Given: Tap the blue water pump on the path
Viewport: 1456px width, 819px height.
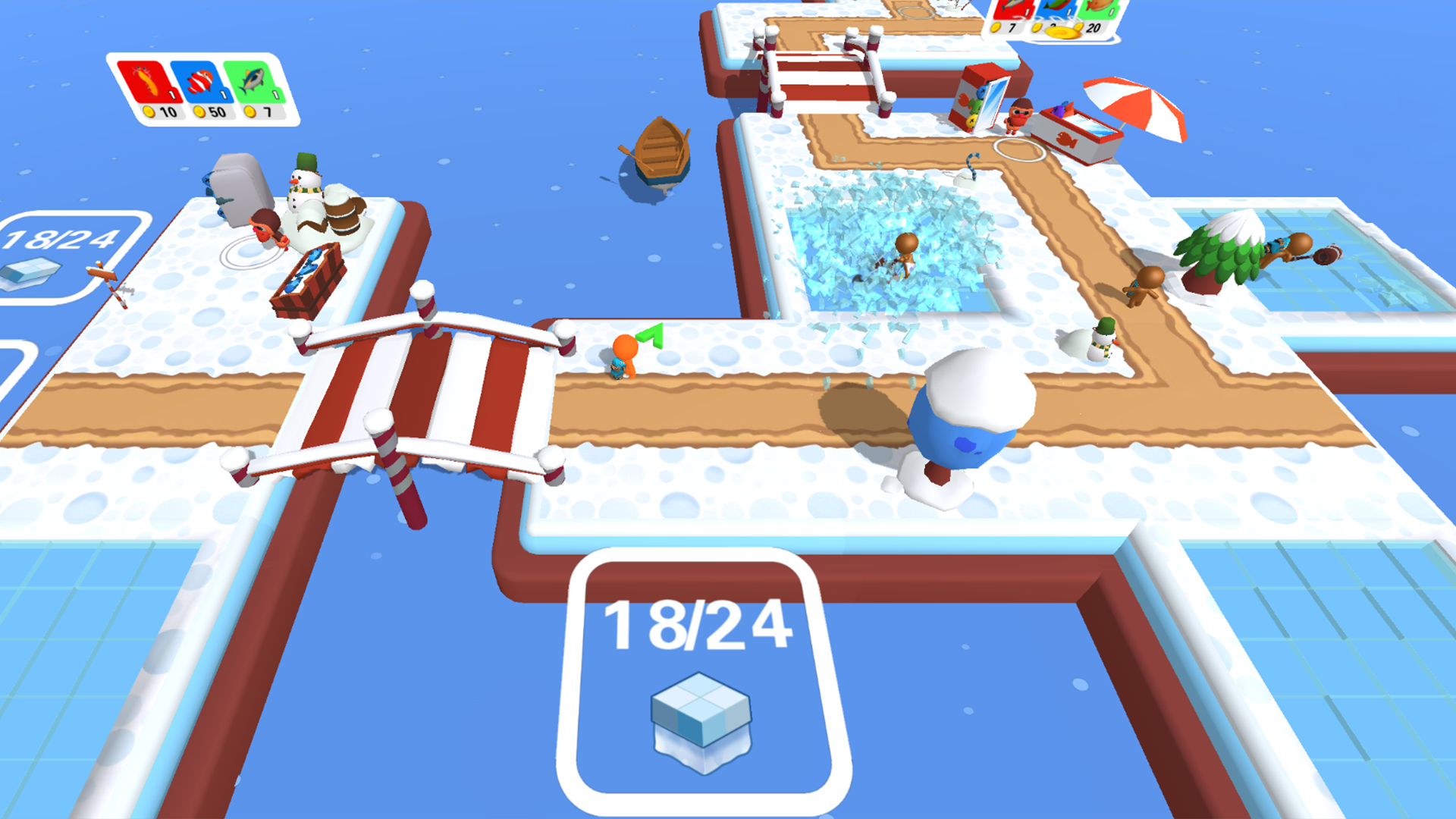Looking at the screenshot, I should [x=967, y=421].
